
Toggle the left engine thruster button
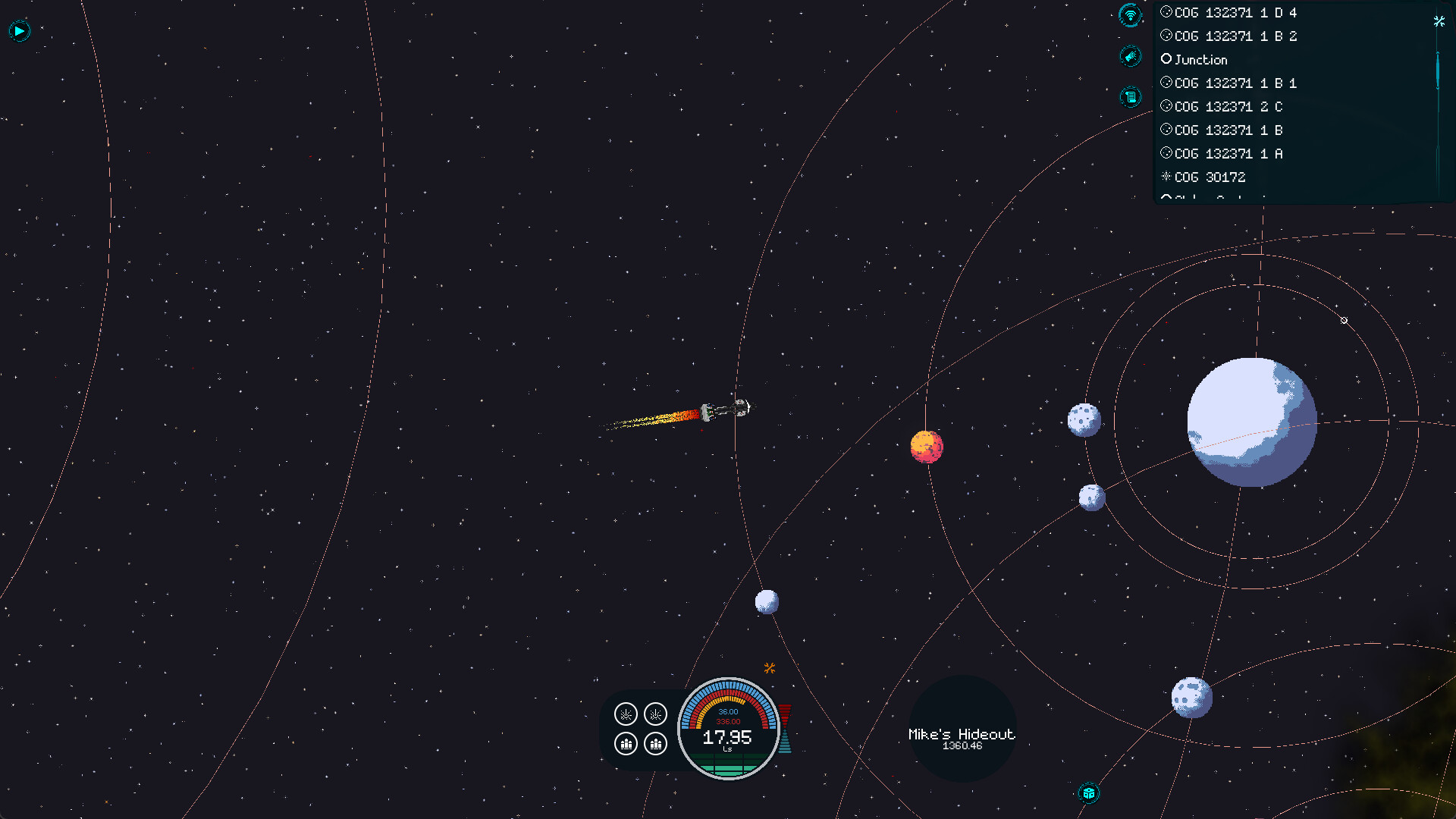point(625,714)
